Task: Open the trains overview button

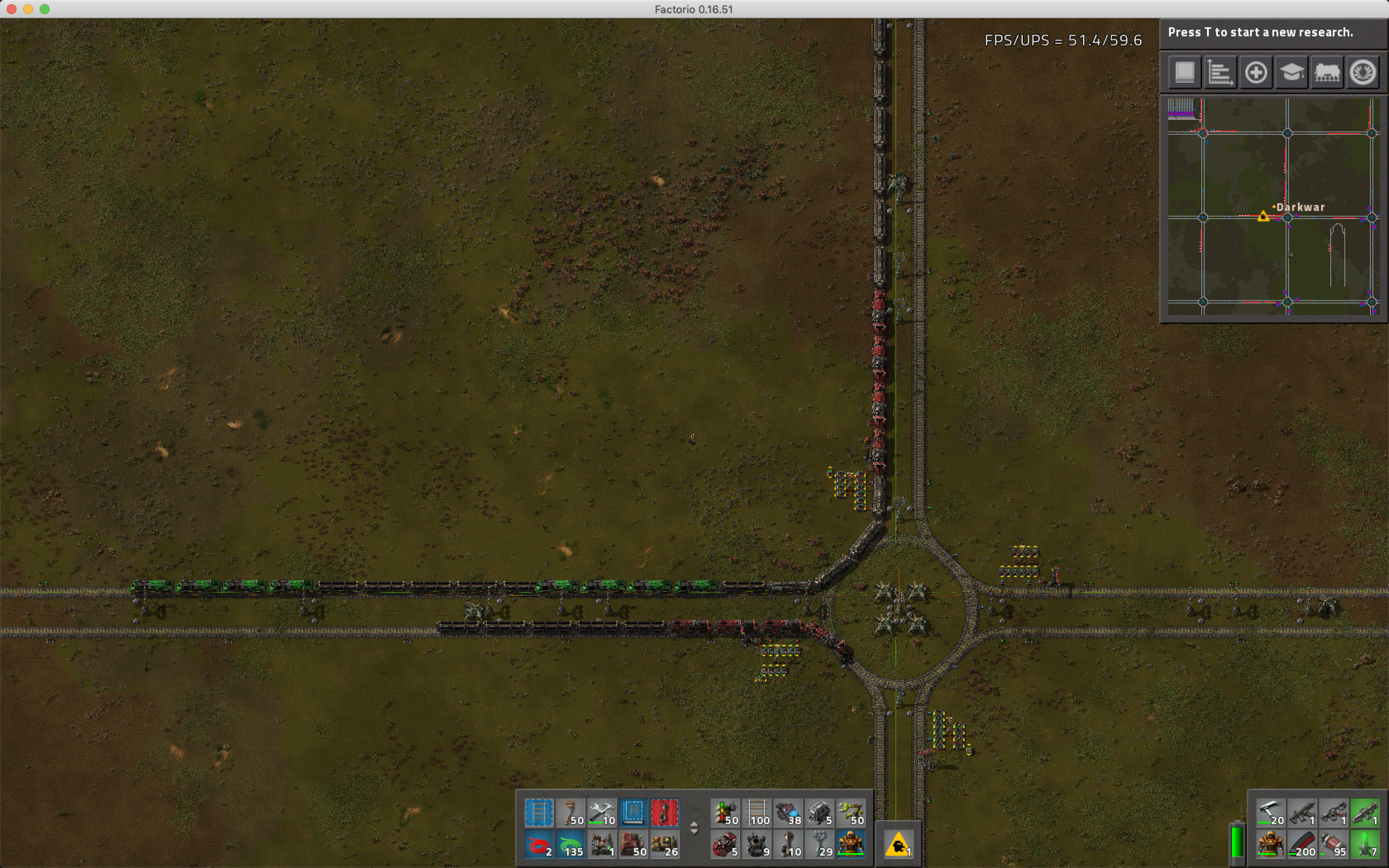Action: click(1327, 72)
